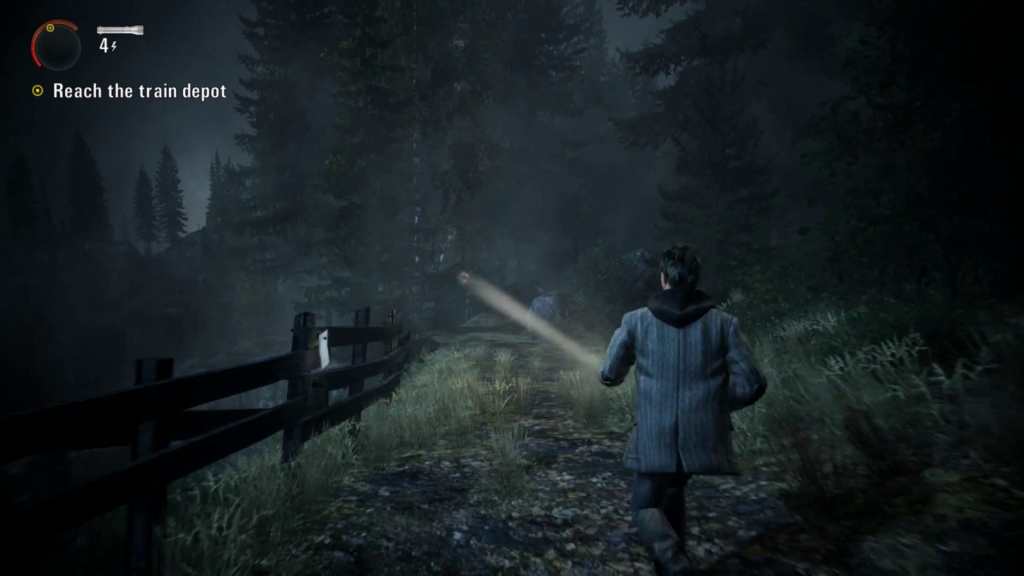Click the circular compass radar gauge
This screenshot has height=576, width=1024.
tap(56, 46)
